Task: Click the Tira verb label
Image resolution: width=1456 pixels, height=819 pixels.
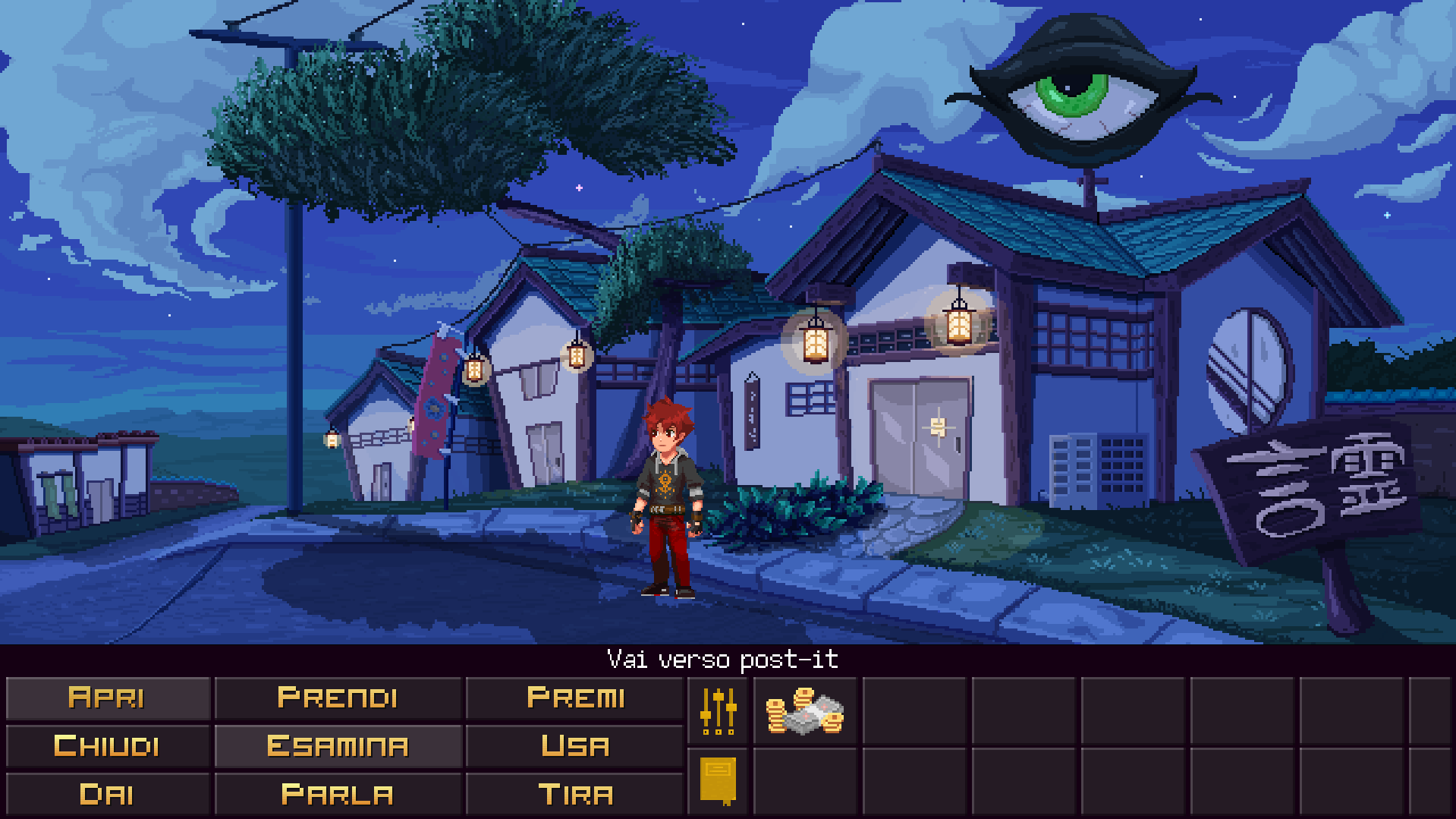Action: [574, 794]
